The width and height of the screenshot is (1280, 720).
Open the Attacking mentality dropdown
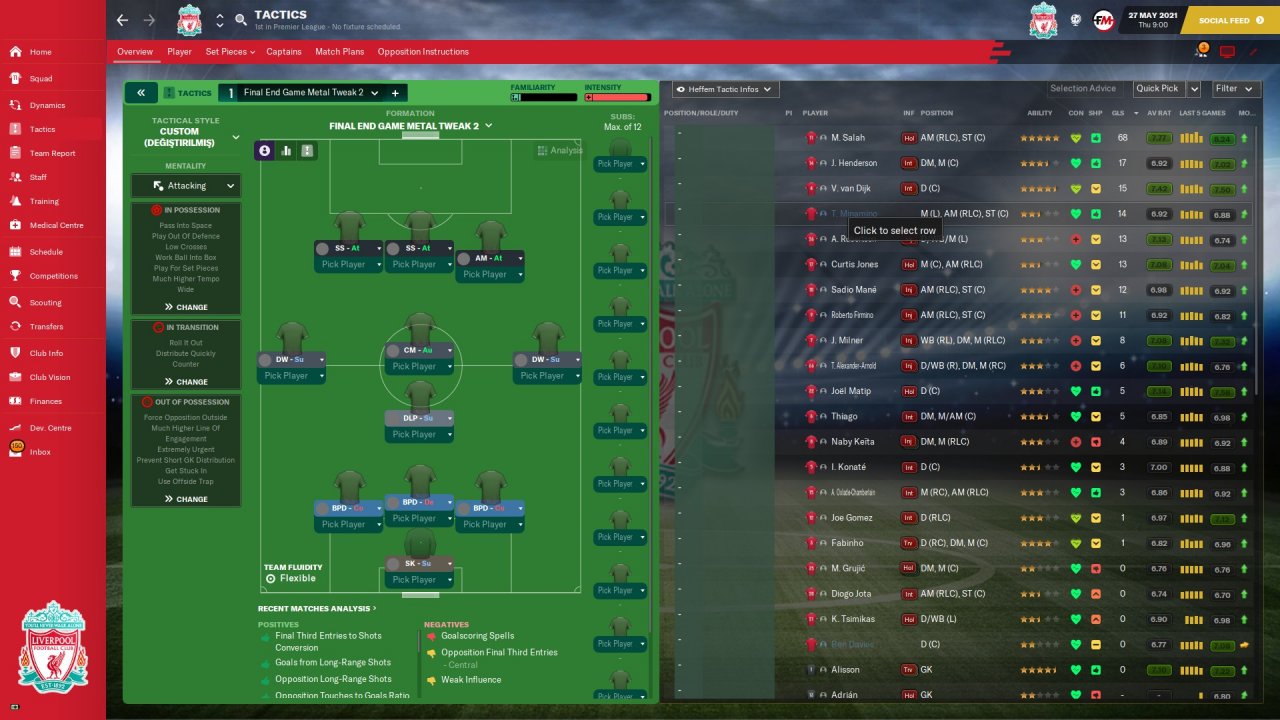(186, 186)
